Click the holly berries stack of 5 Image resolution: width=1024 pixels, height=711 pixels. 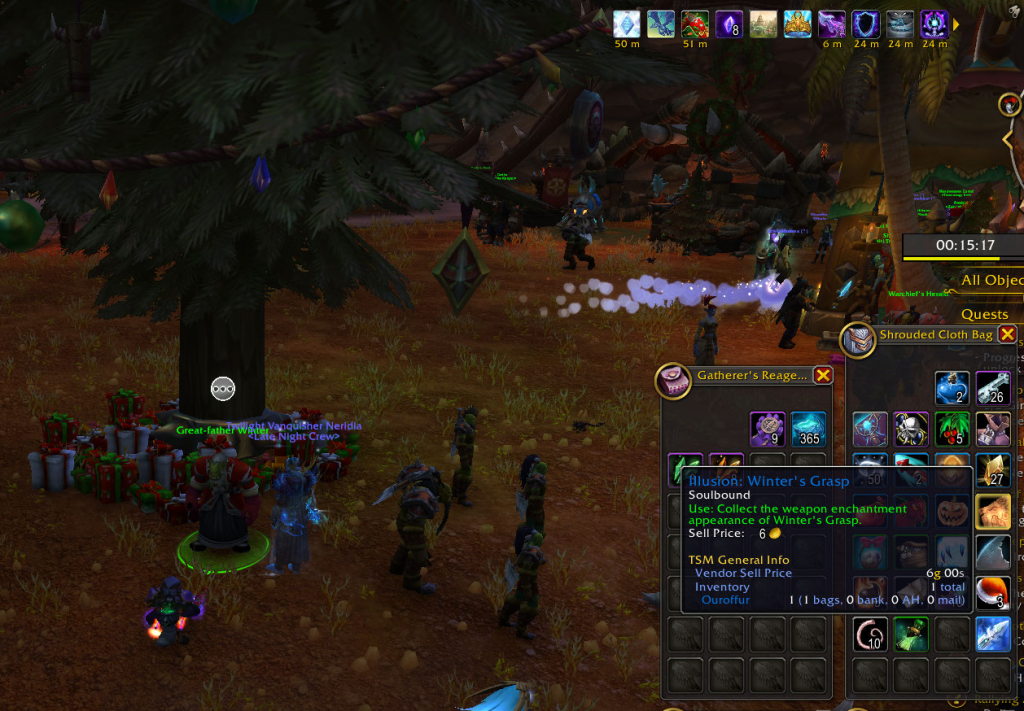tap(952, 429)
